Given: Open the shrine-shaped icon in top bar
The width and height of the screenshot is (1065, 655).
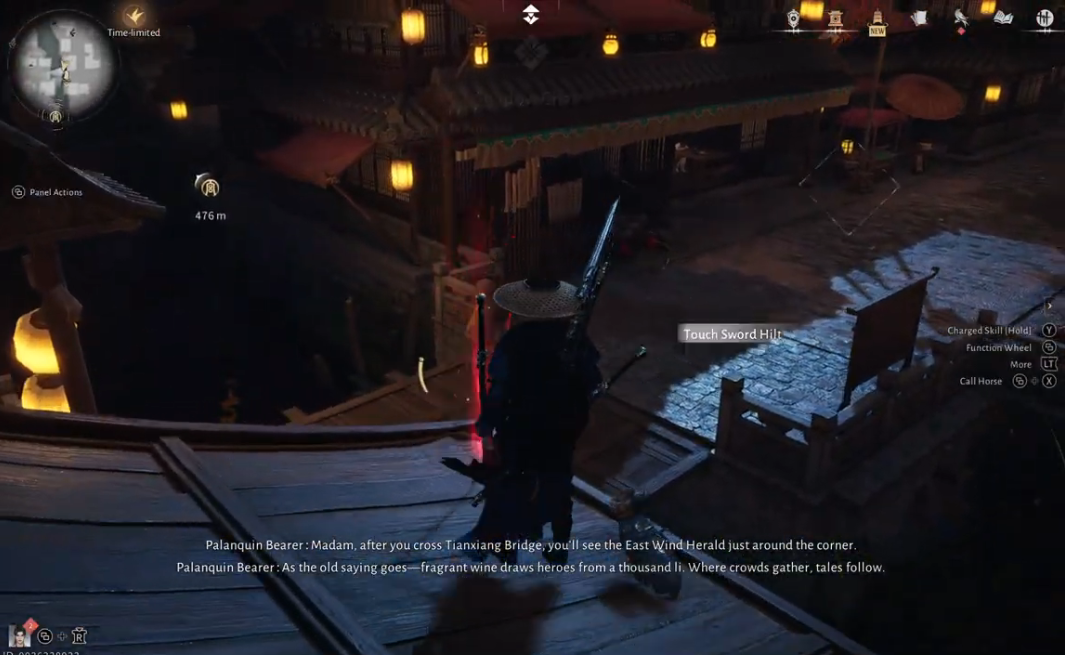Looking at the screenshot, I should (835, 19).
